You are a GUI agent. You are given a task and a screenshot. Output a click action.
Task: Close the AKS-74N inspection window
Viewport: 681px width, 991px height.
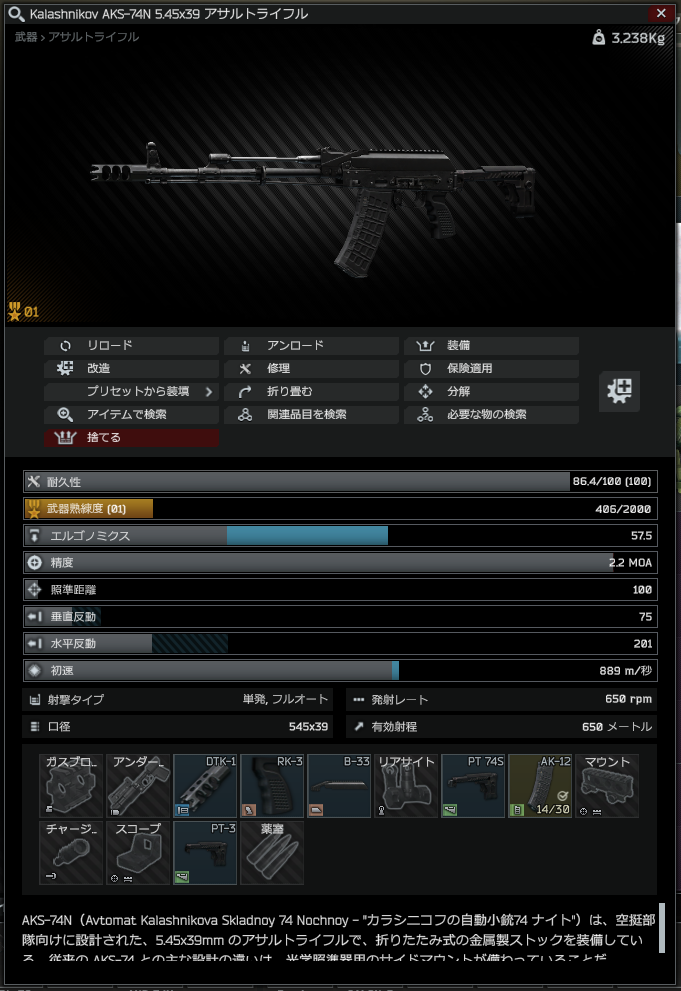(x=660, y=13)
